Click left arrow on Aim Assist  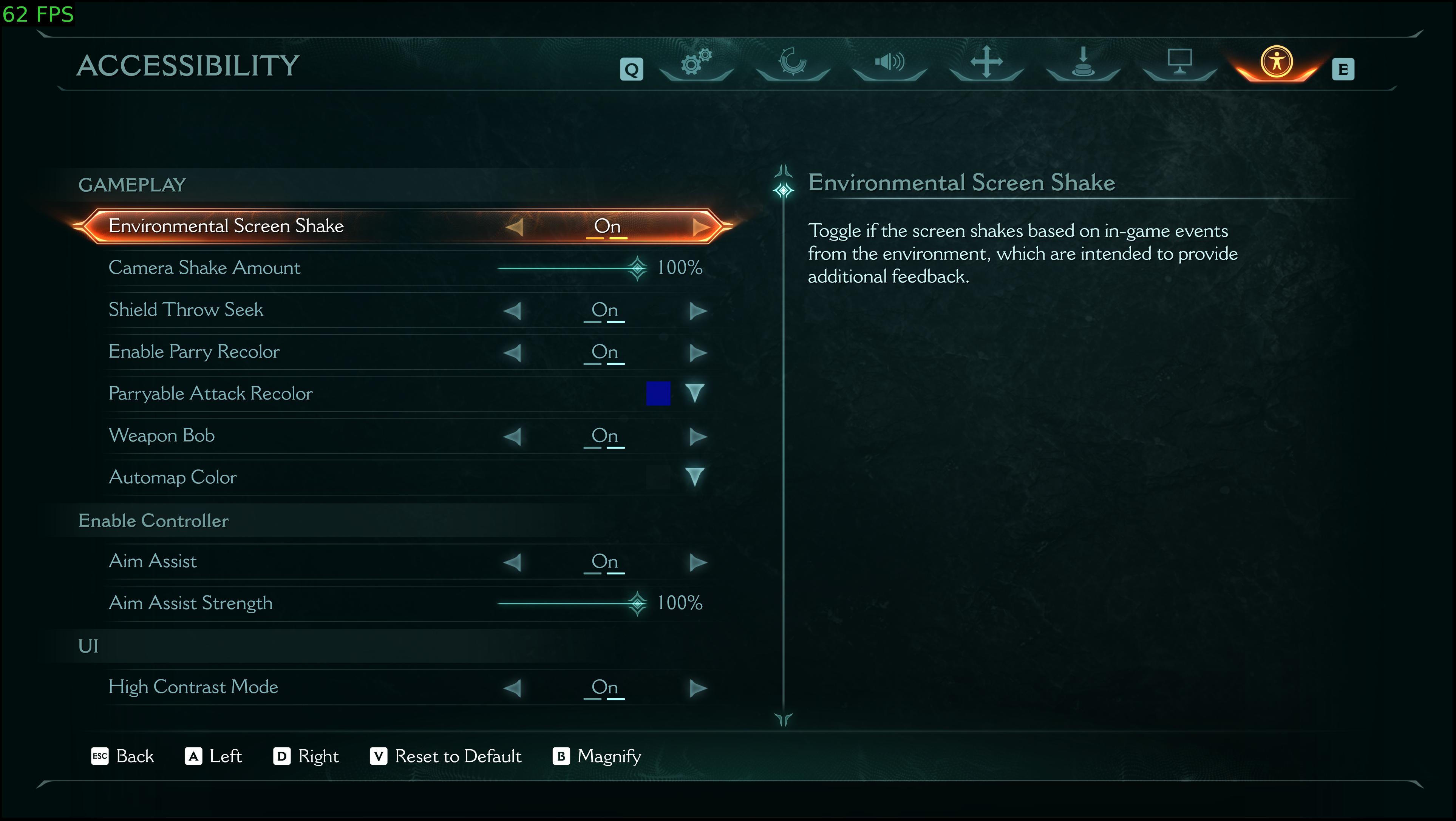[x=512, y=562]
